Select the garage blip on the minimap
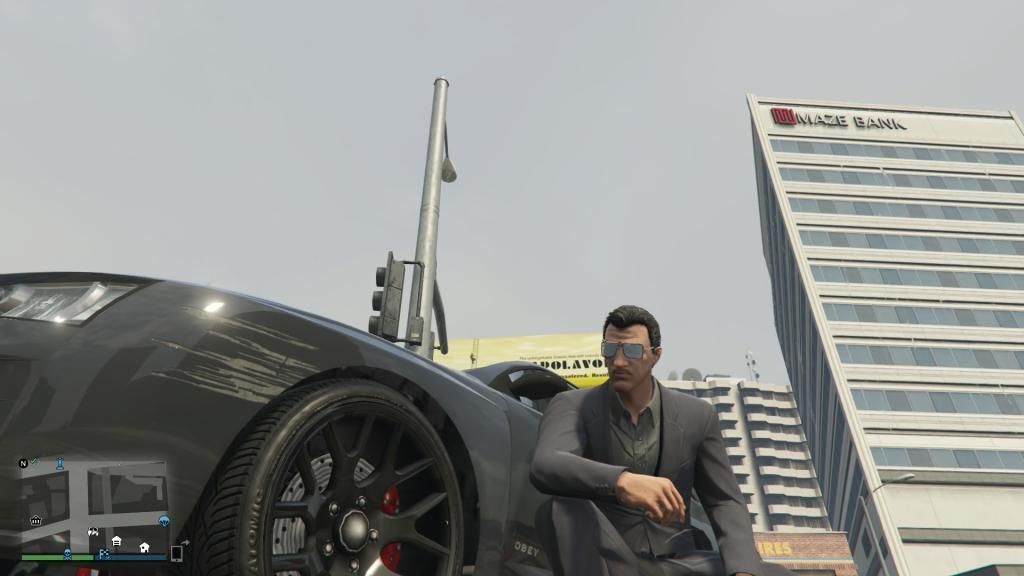This screenshot has width=1024, height=576. coord(117,542)
